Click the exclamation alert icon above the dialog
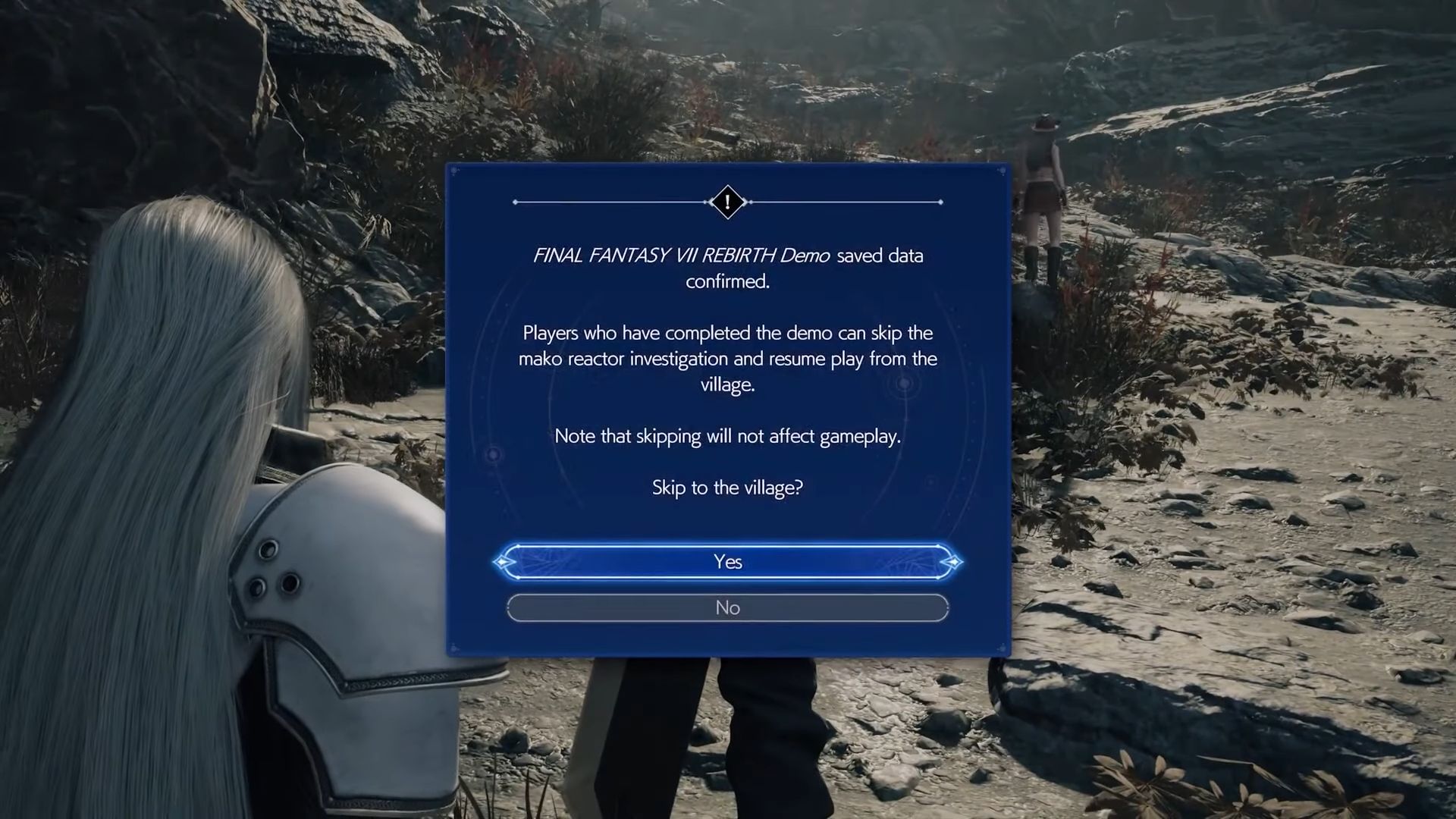 (727, 202)
